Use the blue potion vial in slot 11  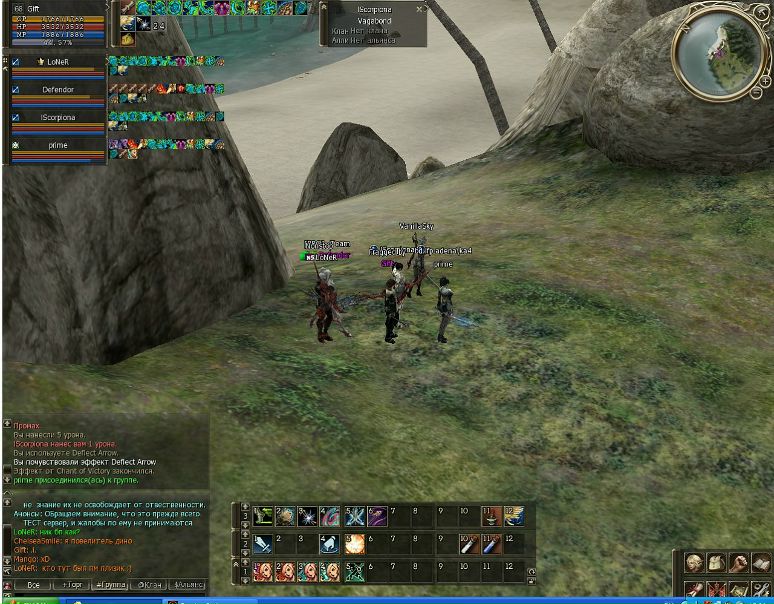pos(490,544)
